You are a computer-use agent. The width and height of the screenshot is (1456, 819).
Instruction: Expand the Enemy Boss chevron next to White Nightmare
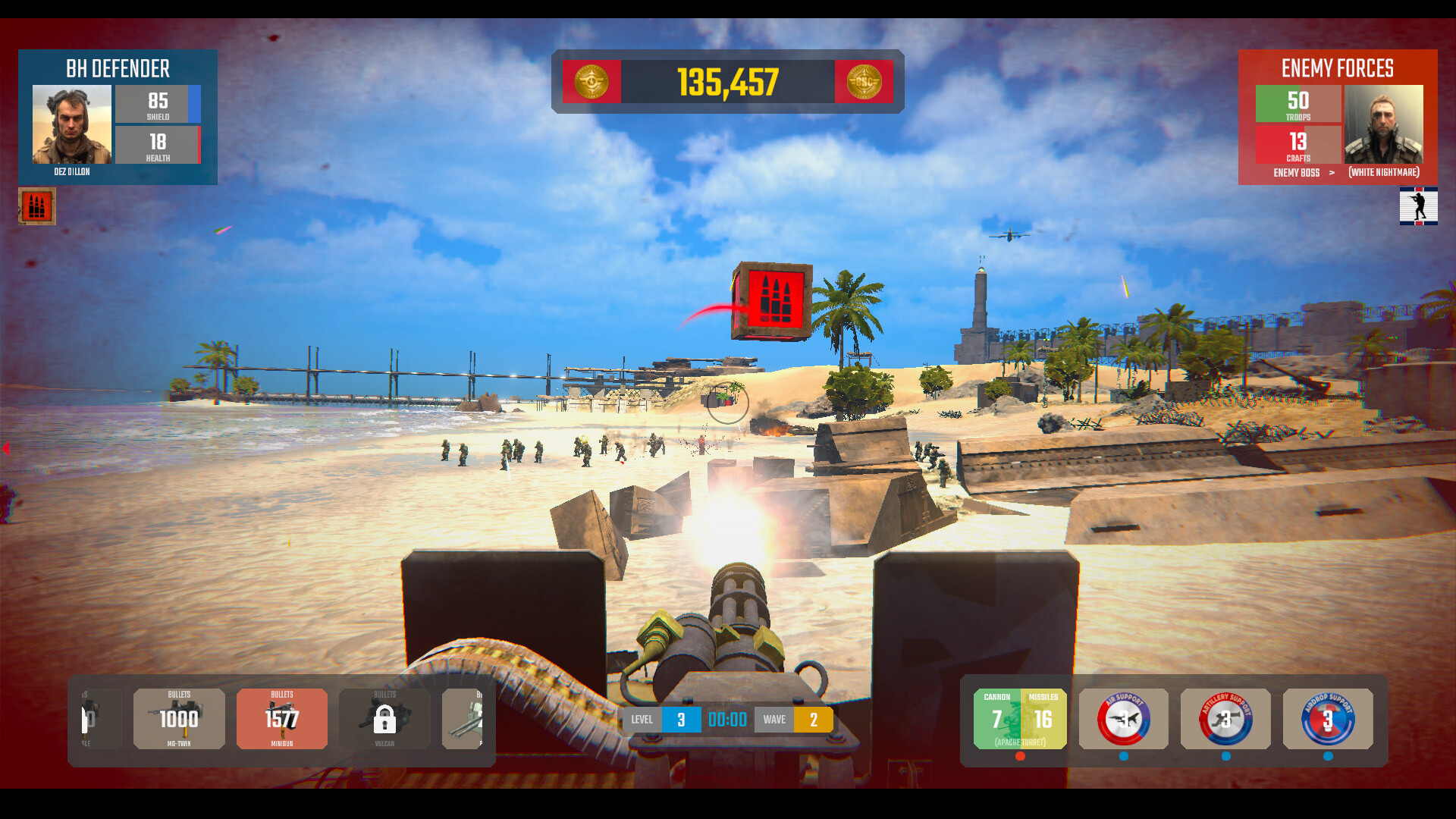click(x=1332, y=173)
